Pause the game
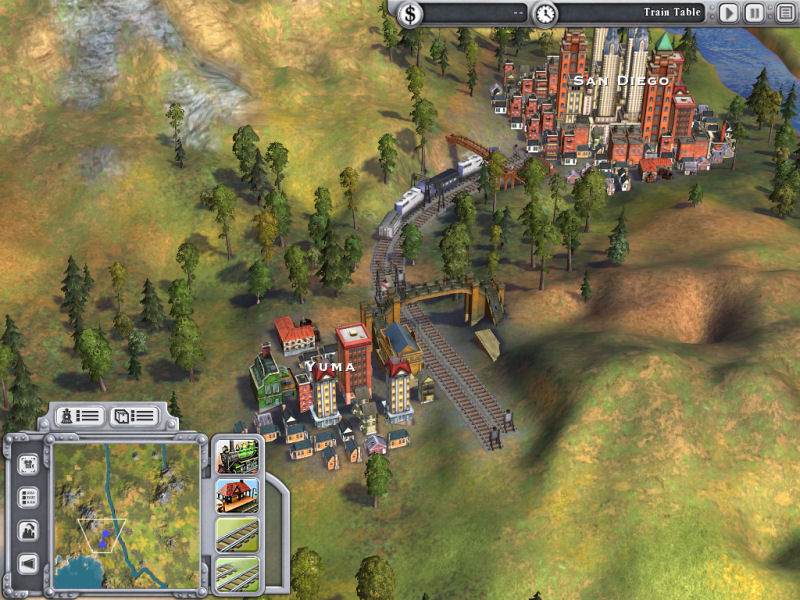 click(x=754, y=14)
